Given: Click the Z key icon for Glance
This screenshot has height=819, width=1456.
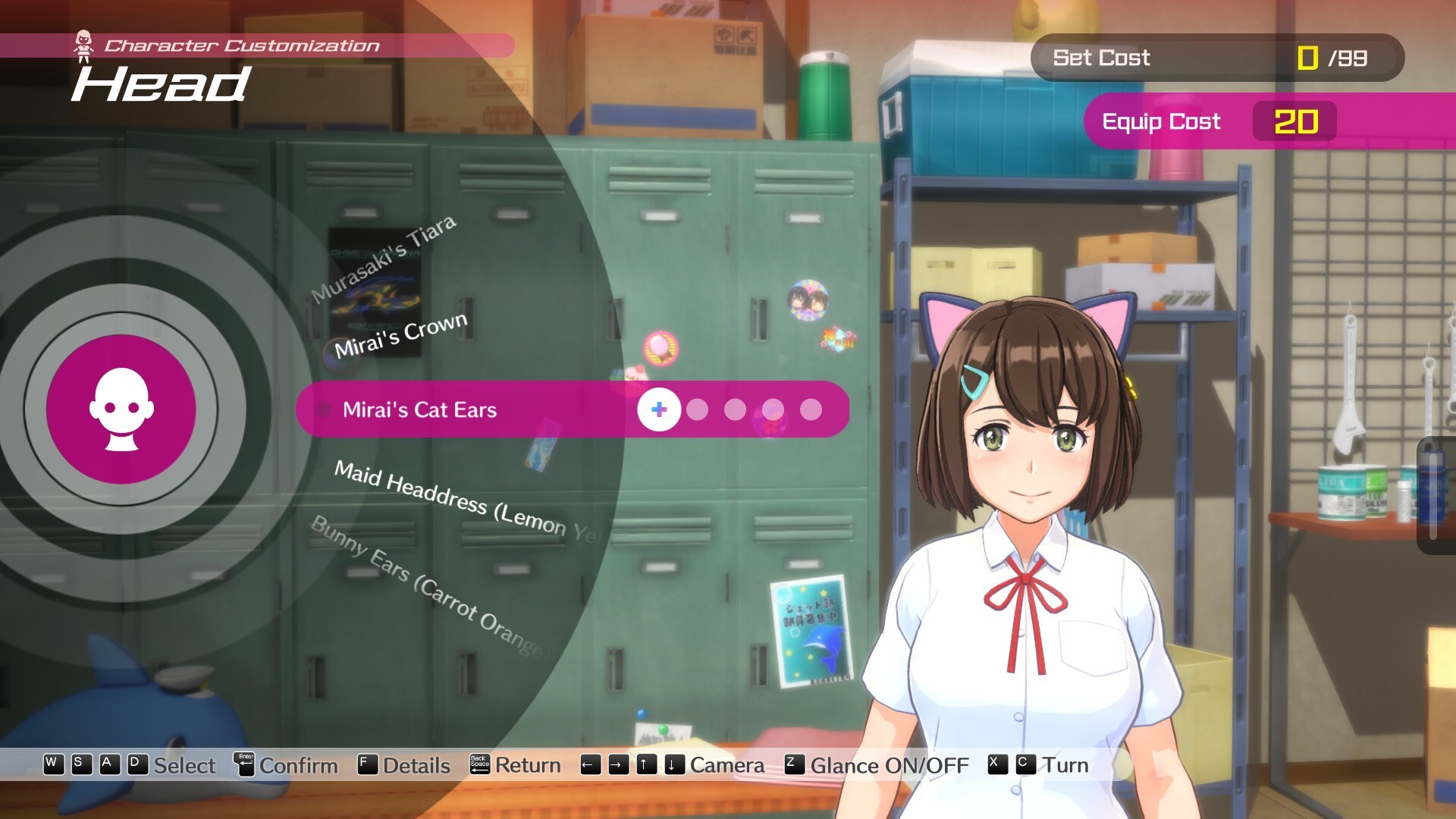Looking at the screenshot, I should [x=793, y=765].
